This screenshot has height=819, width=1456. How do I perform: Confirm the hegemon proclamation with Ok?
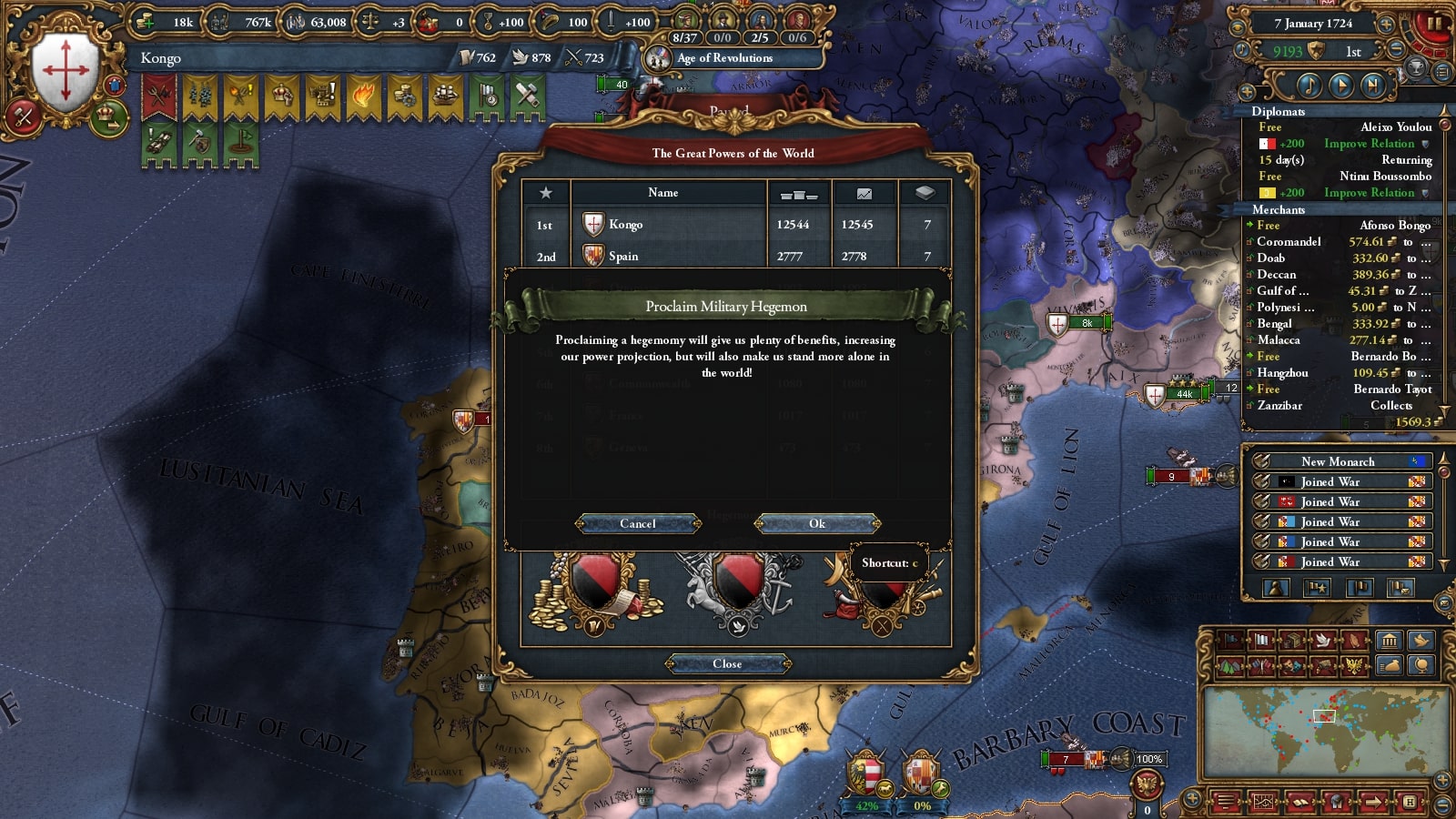(817, 523)
